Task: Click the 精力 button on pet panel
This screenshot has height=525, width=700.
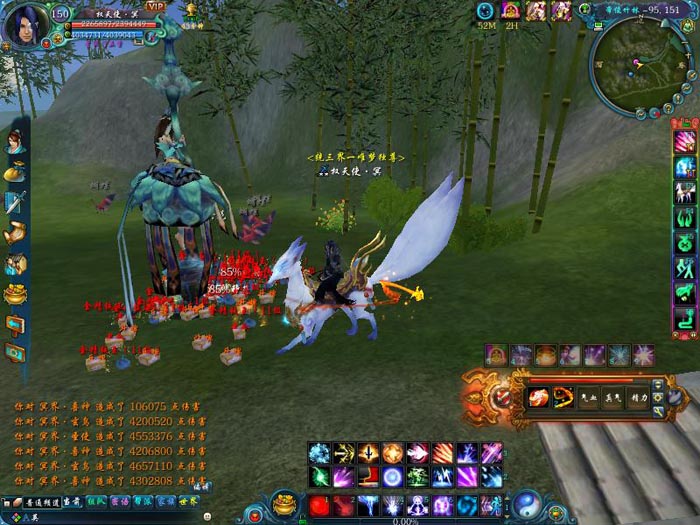Action: [x=641, y=397]
